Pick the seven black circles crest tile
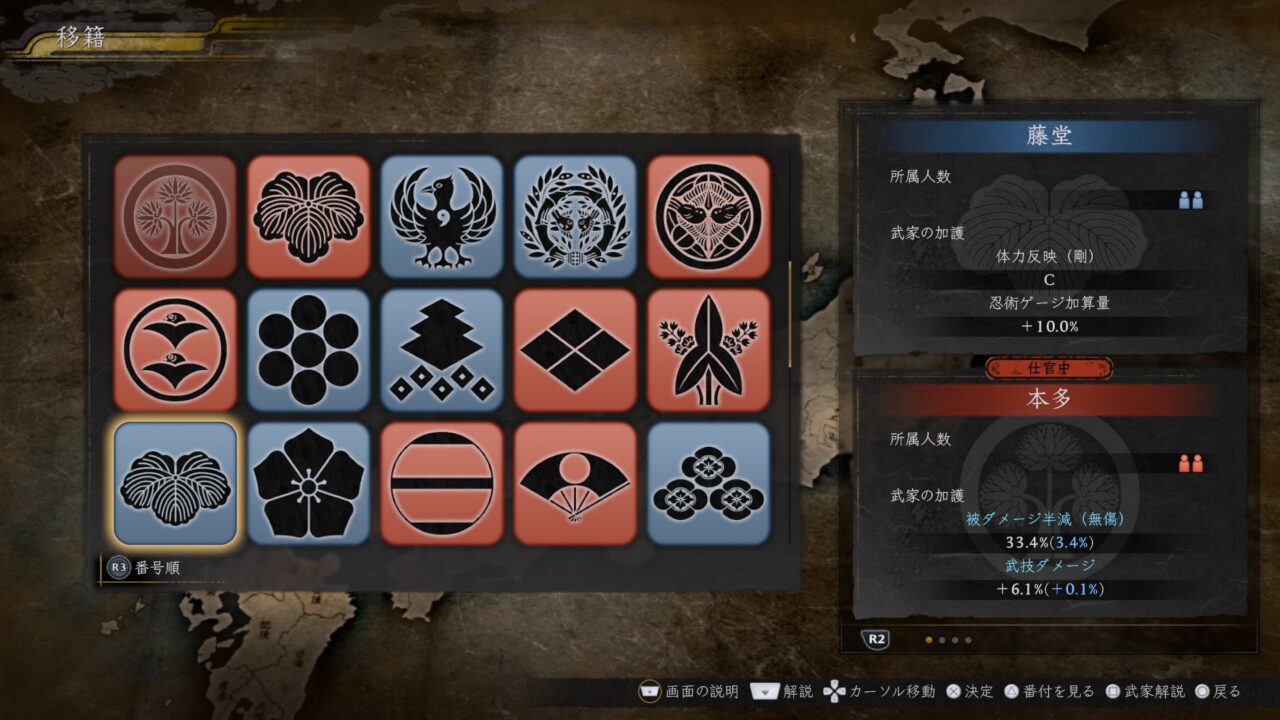 tap(308, 350)
